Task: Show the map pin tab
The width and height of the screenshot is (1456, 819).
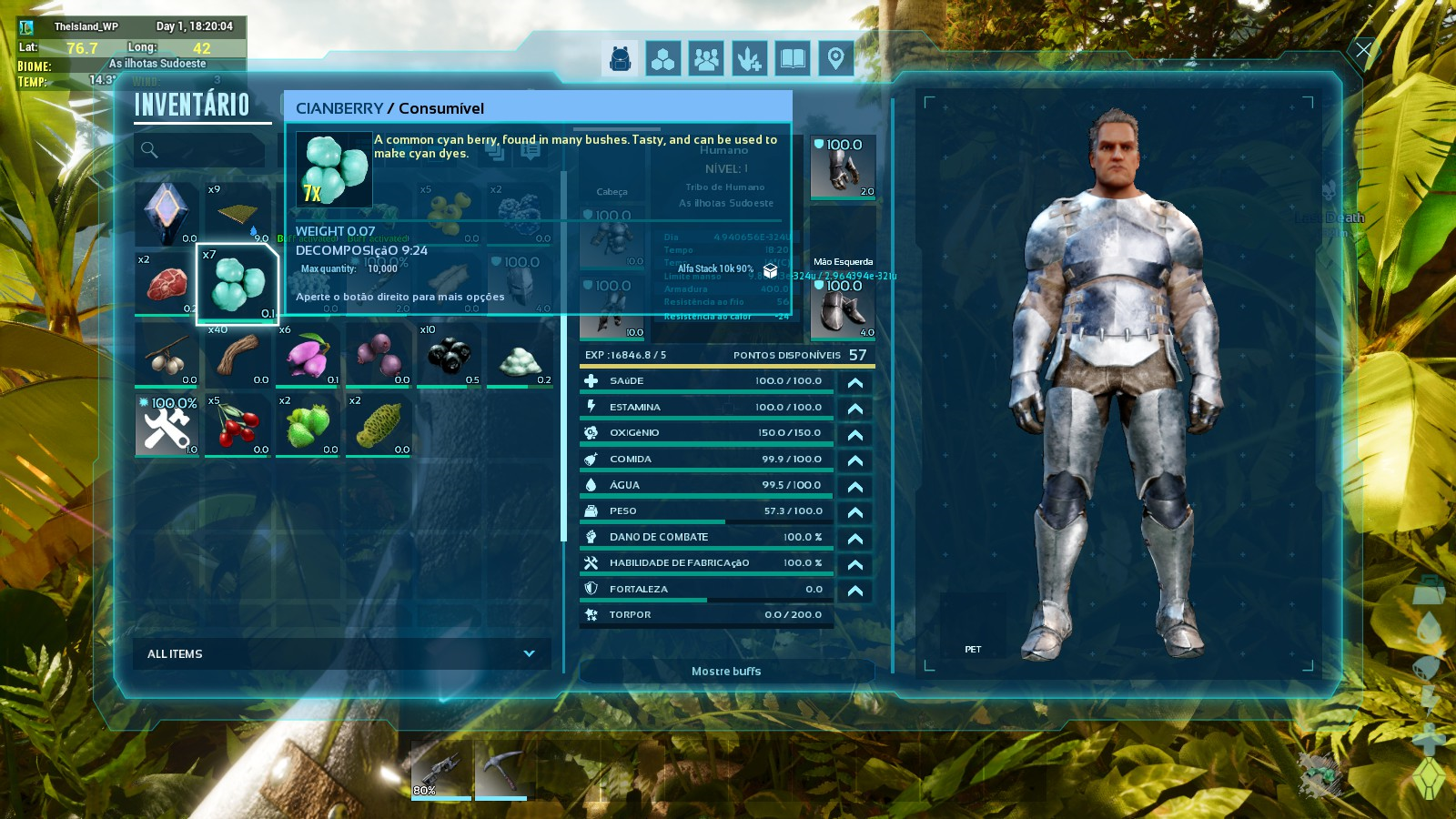Action: [835, 59]
